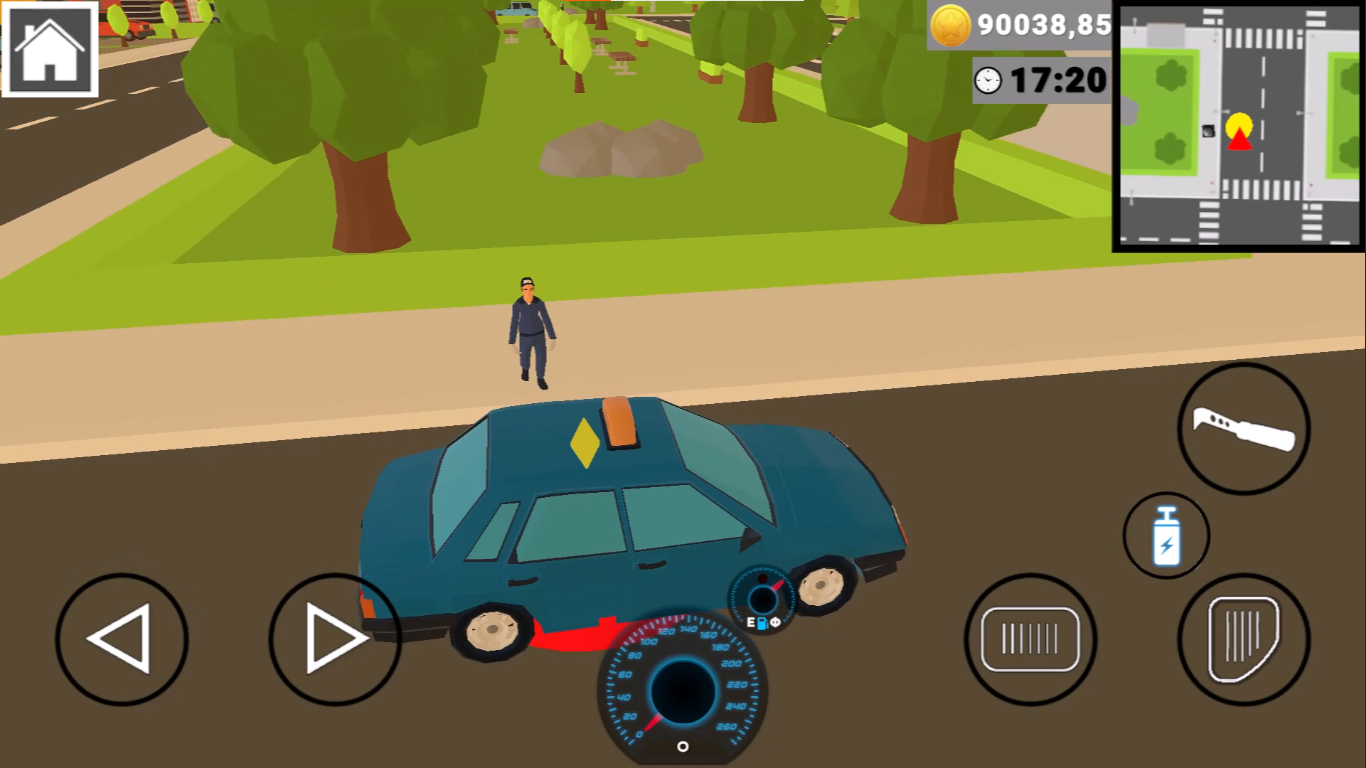Screen dimensions: 1366x768
Task: Select the baton weapon icon
Action: click(x=1243, y=428)
